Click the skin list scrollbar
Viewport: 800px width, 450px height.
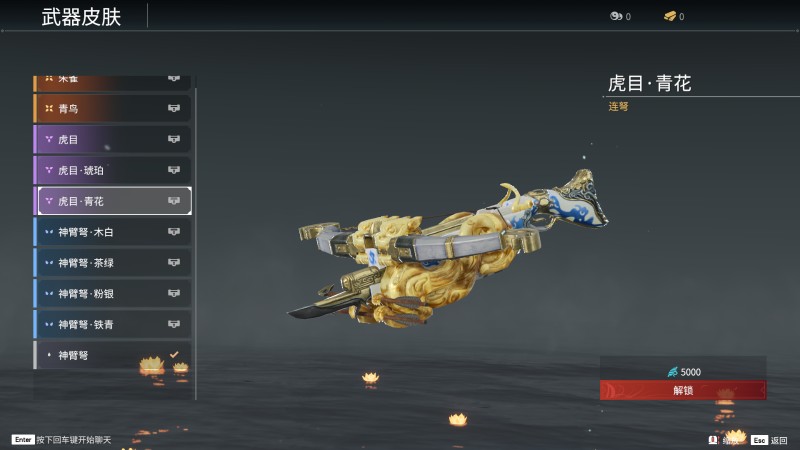click(196, 240)
